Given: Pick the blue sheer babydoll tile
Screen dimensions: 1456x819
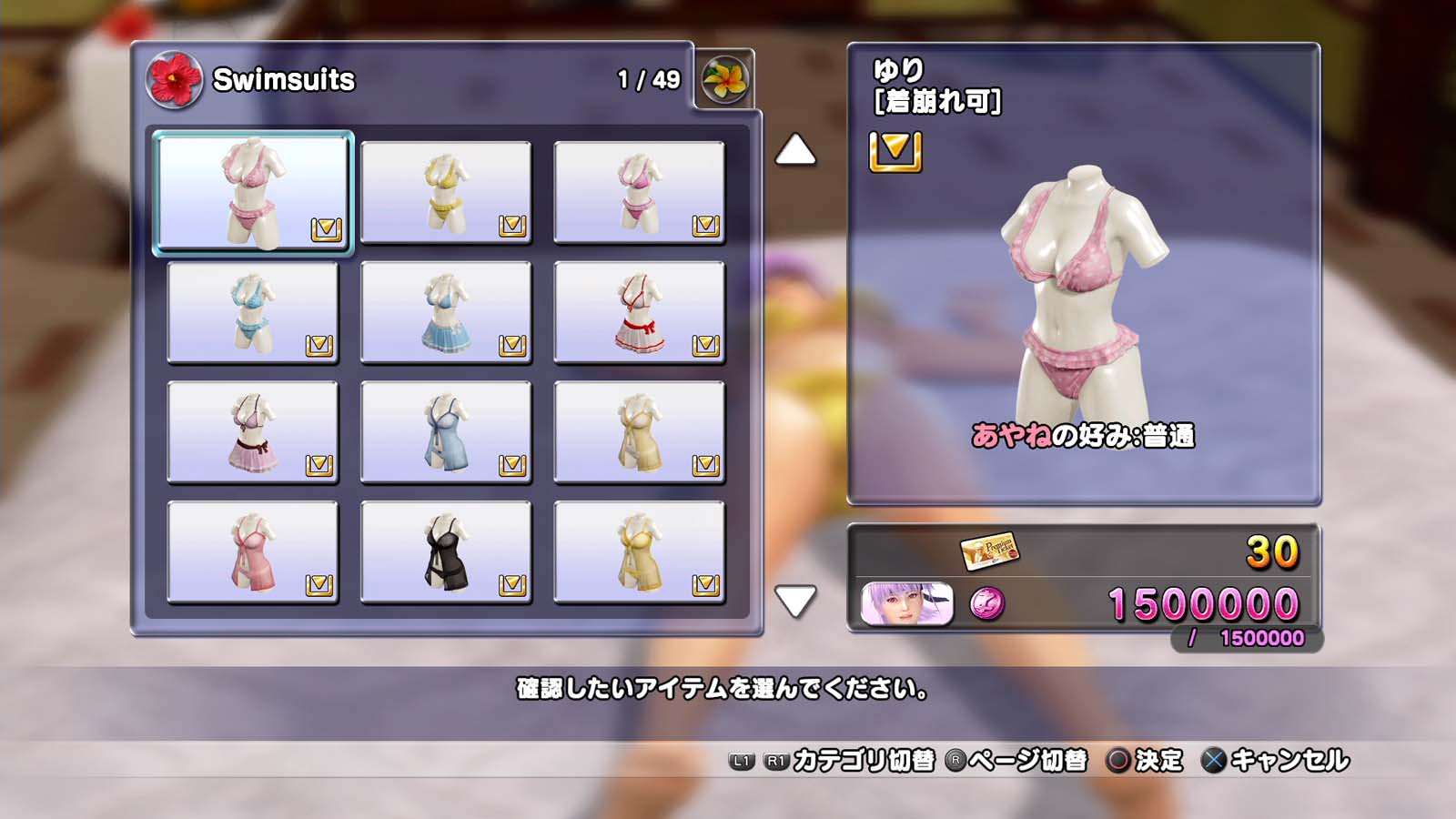Looking at the screenshot, I should click(446, 432).
